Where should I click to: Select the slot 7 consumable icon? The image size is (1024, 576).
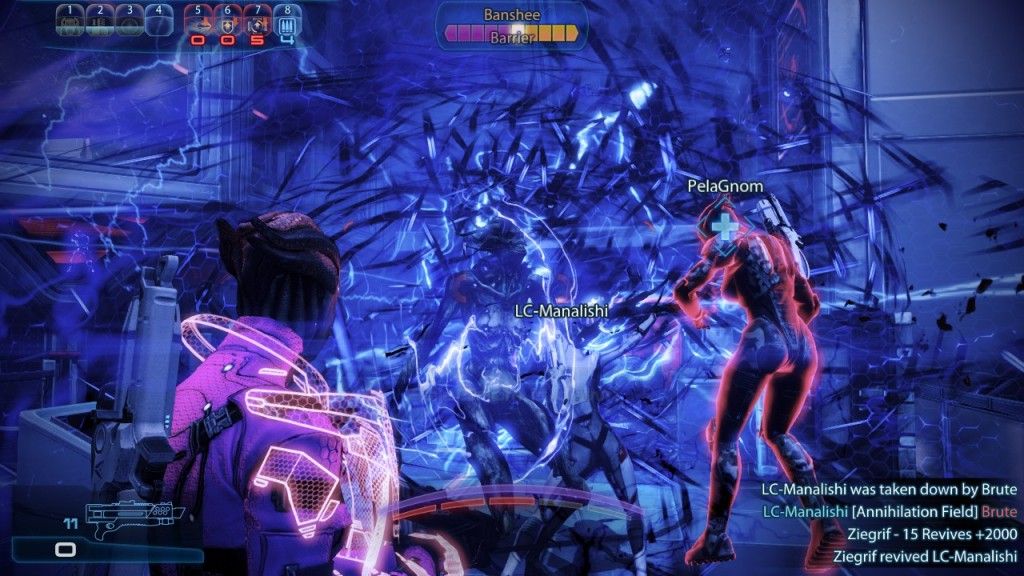[x=258, y=23]
